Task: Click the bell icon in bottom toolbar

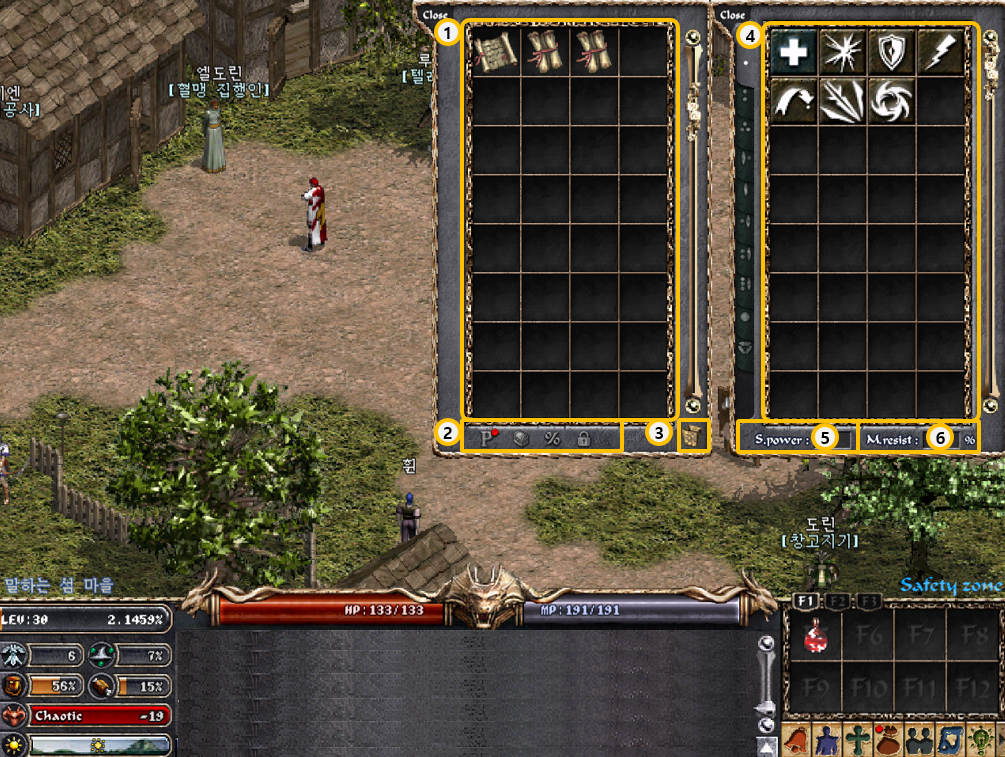Action: [798, 740]
